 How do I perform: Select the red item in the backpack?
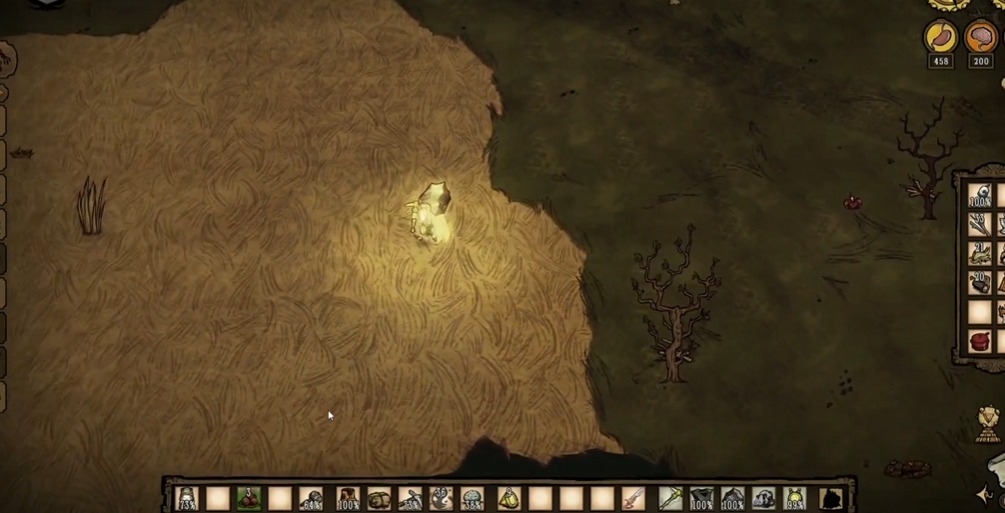click(x=979, y=341)
